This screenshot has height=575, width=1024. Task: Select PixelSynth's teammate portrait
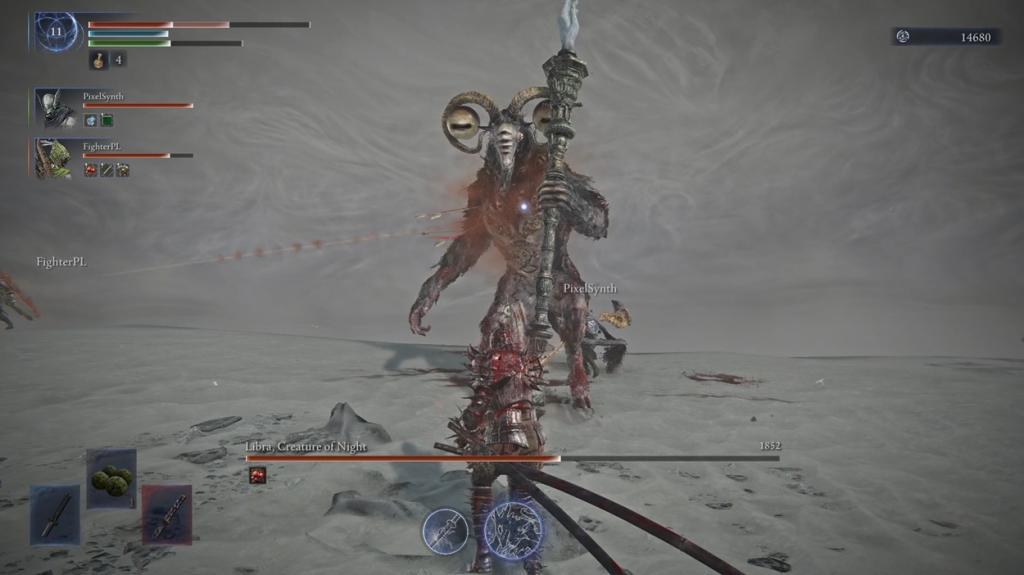tap(53, 108)
